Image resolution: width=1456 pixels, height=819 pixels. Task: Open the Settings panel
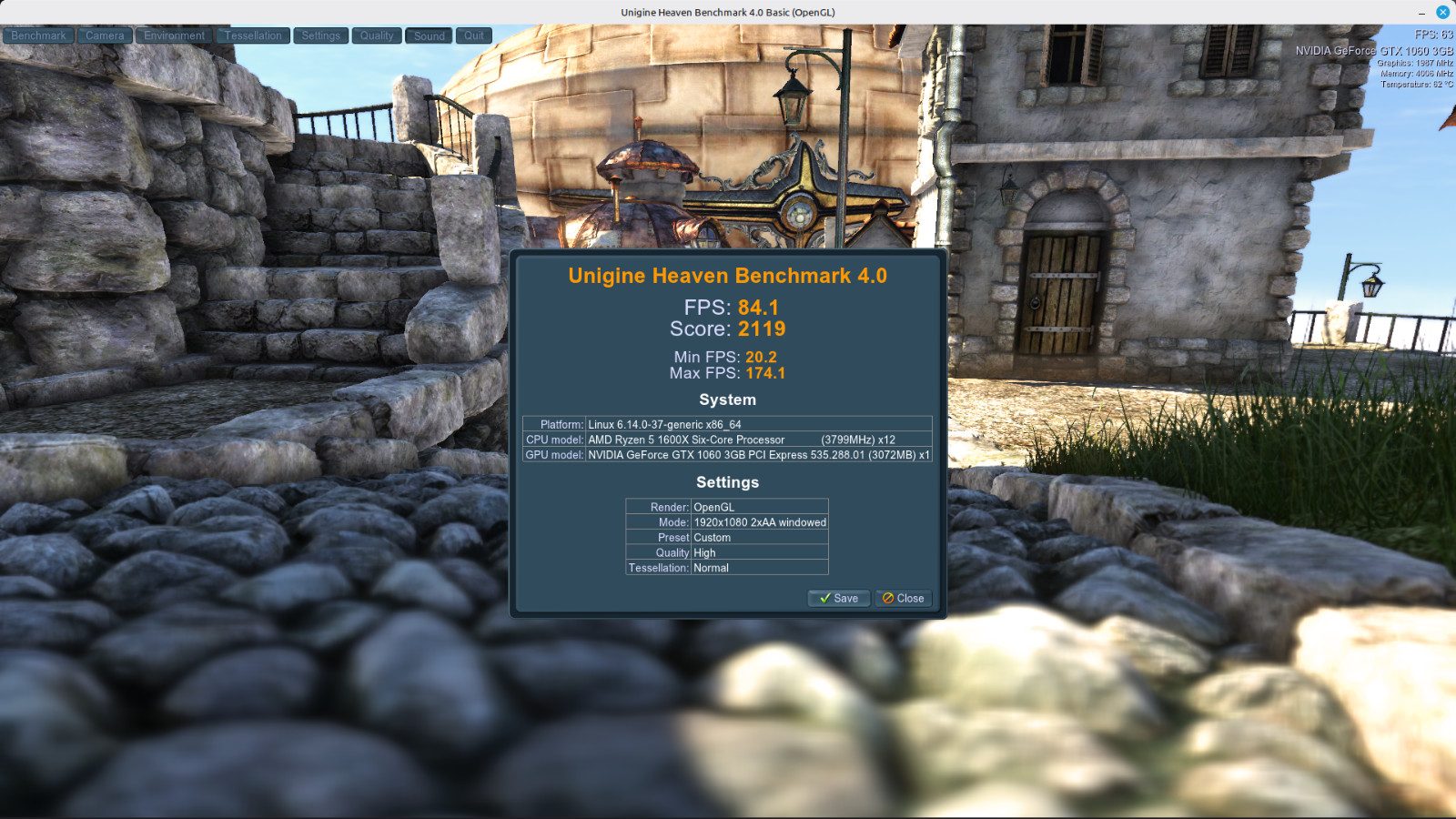click(320, 35)
